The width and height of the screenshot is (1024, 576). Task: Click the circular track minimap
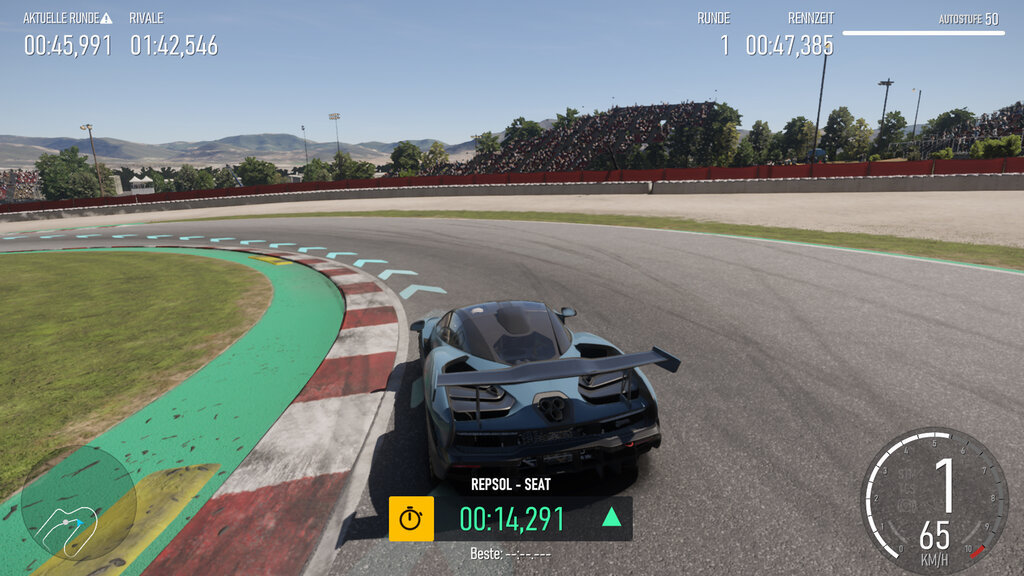pyautogui.click(x=78, y=503)
